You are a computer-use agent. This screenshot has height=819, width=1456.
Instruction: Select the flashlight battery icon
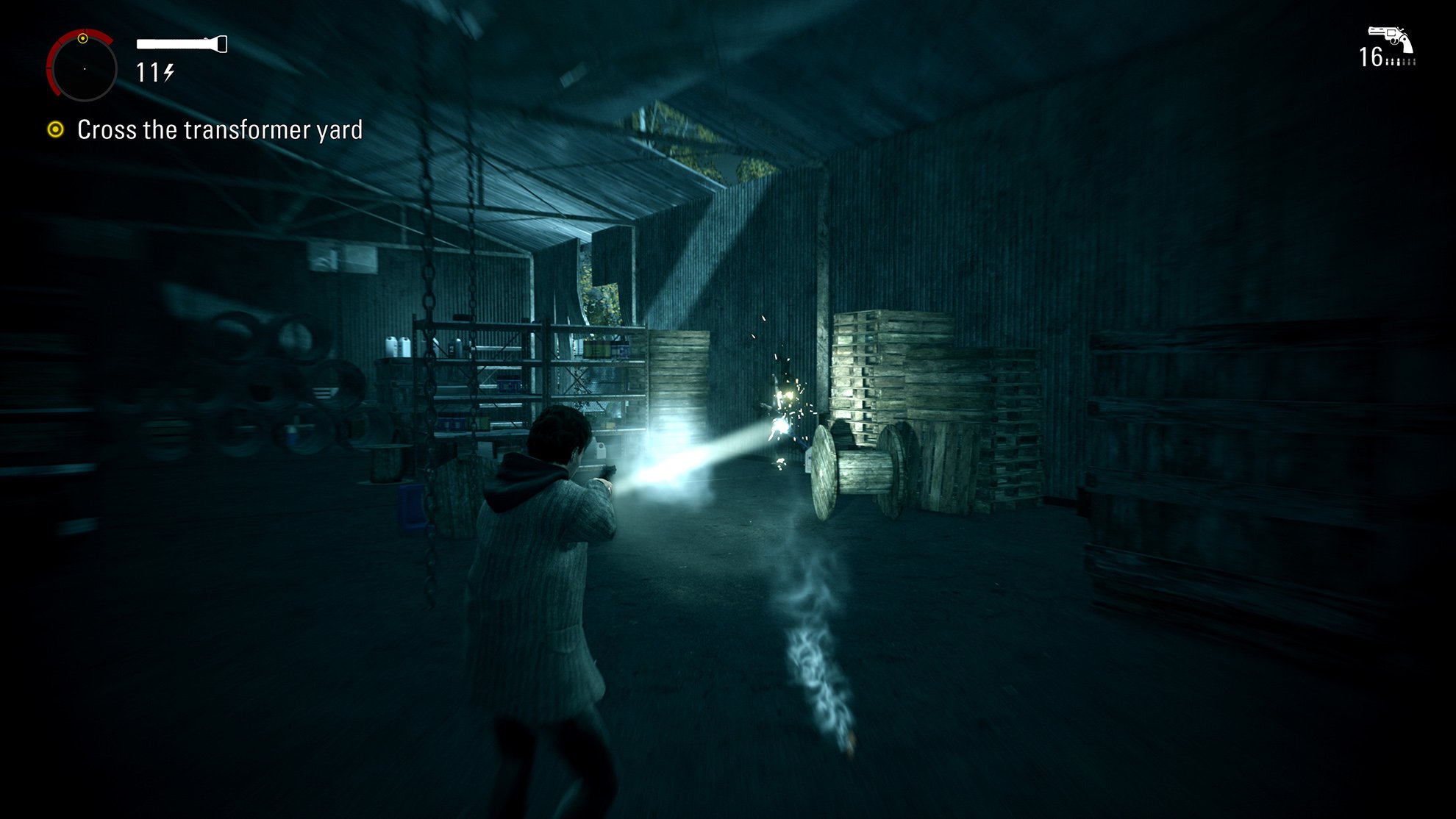(182, 45)
